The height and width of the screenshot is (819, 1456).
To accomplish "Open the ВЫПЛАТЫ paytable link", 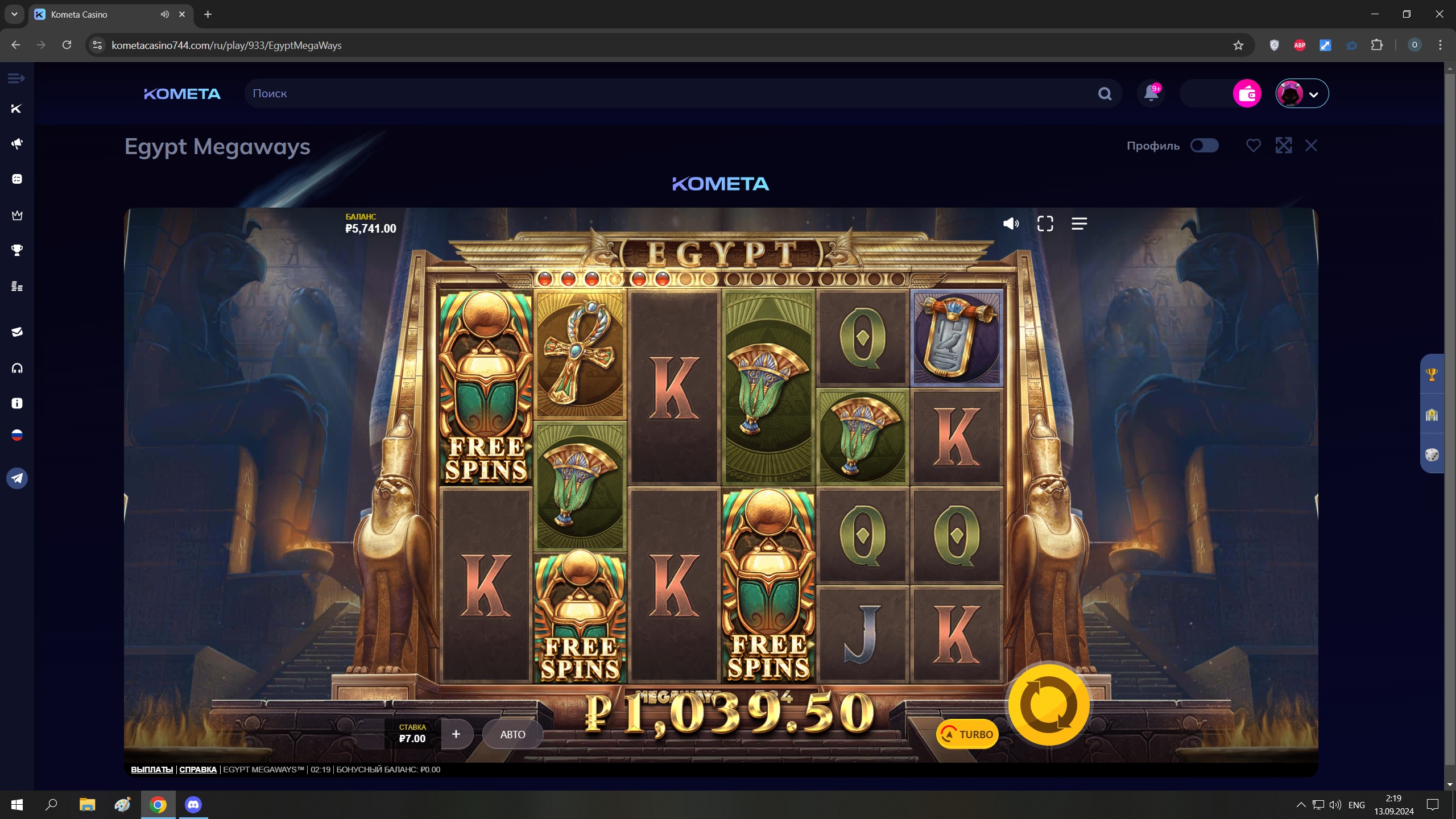I will [x=152, y=770].
